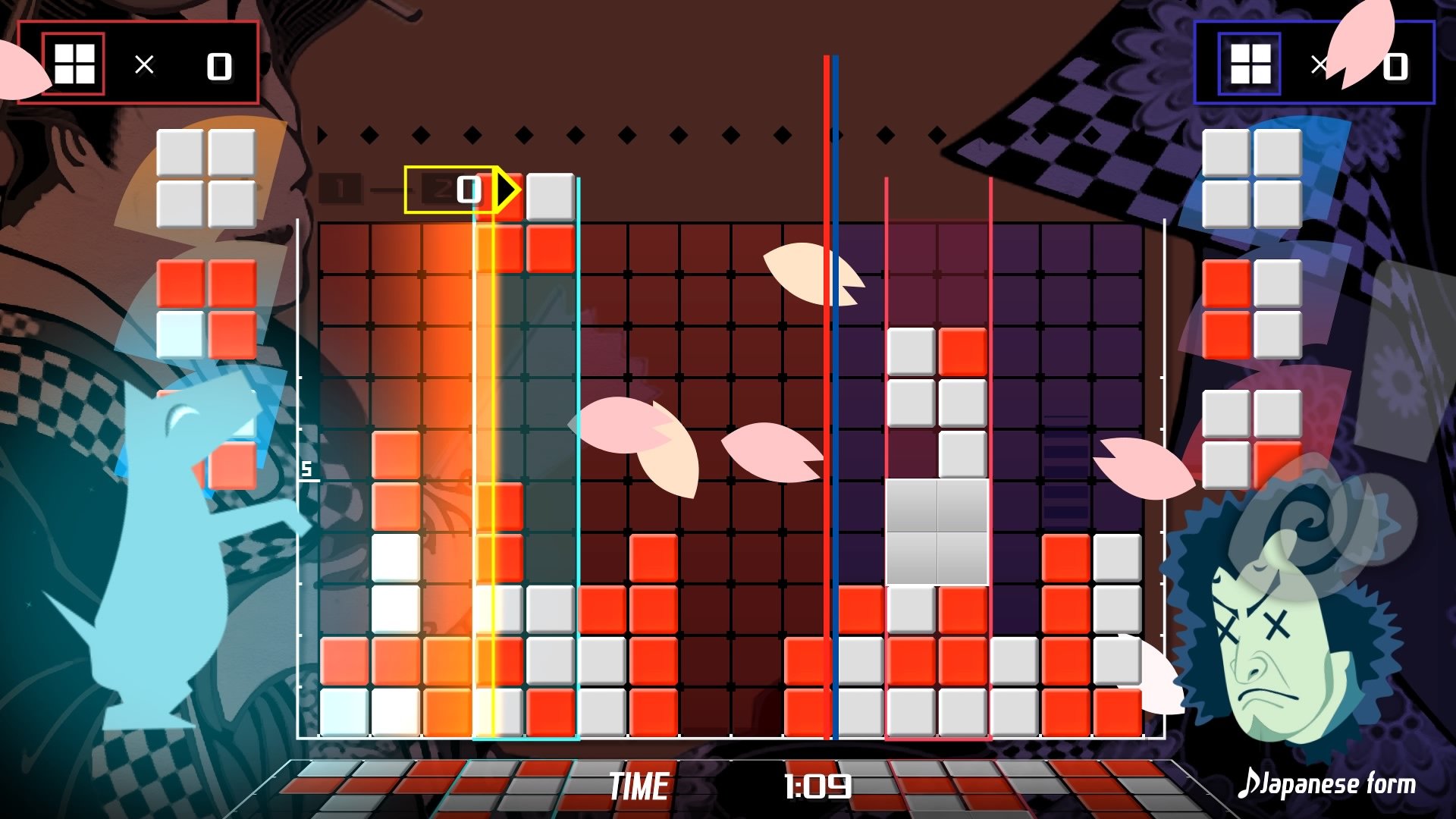Expand the black triangle next to the 0 counter

pyautogui.click(x=505, y=191)
